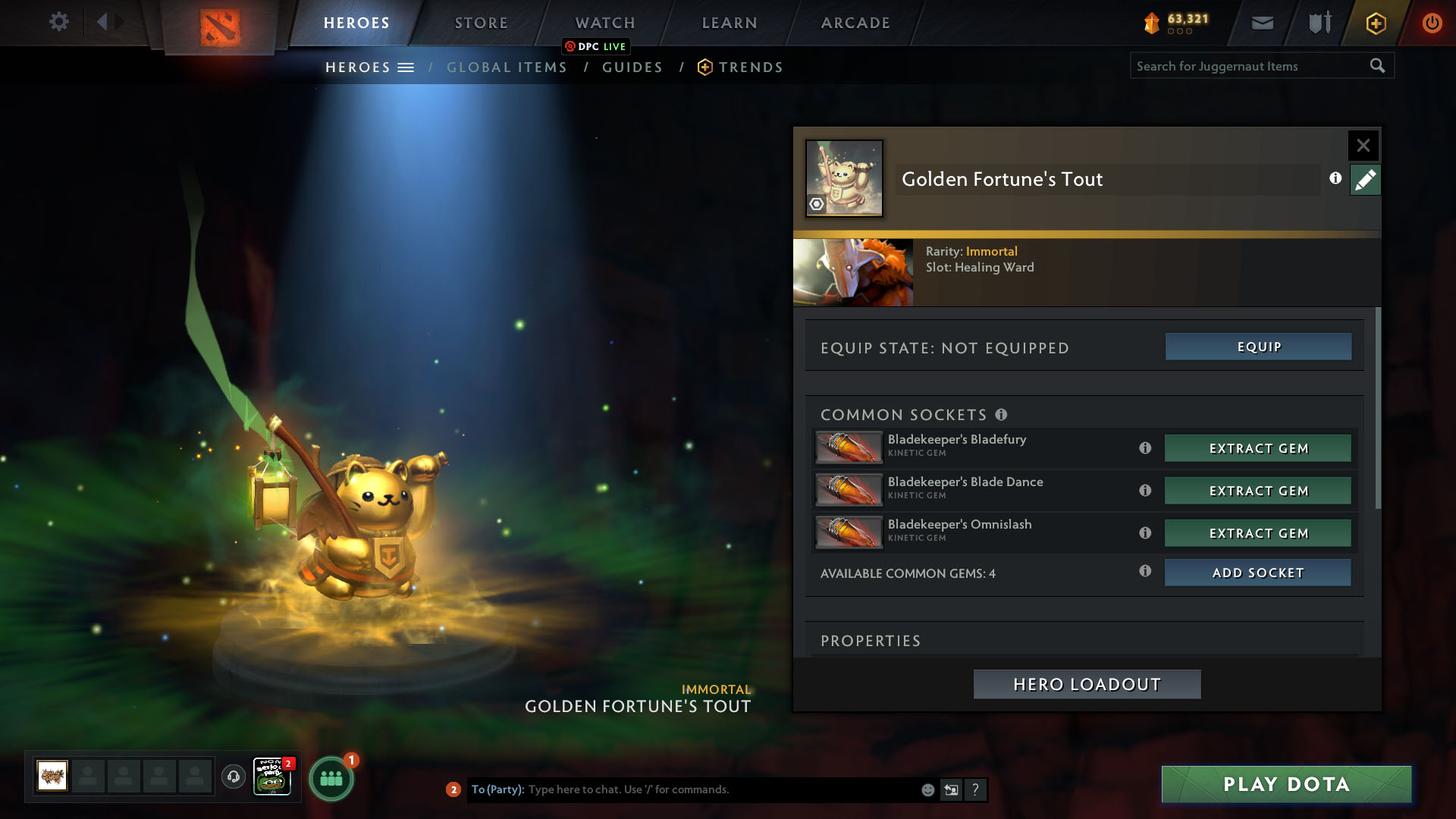Image resolution: width=1456 pixels, height=819 pixels.
Task: View hero Trends page
Action: point(750,67)
